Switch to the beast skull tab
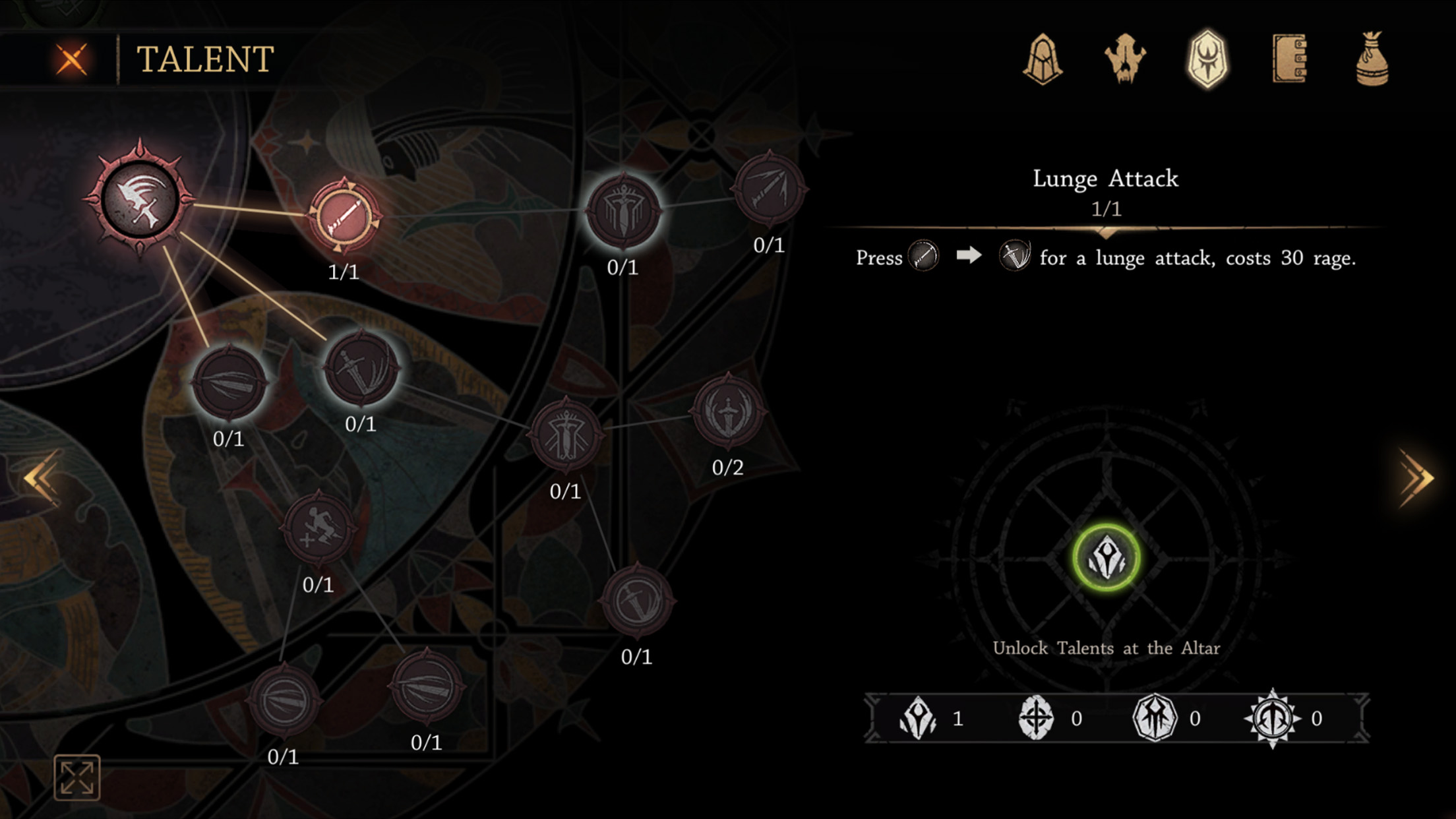This screenshot has width=1456, height=819. point(1125,59)
